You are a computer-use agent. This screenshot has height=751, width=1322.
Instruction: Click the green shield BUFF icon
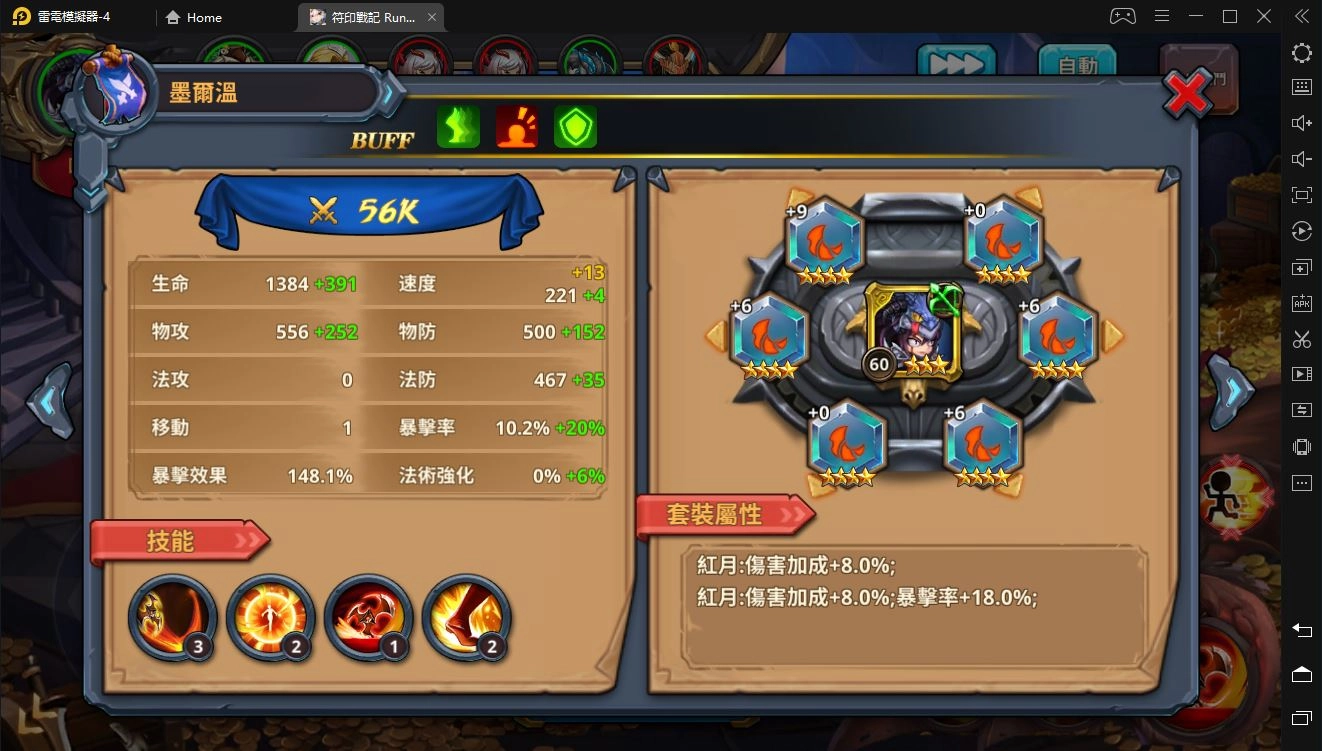(575, 127)
